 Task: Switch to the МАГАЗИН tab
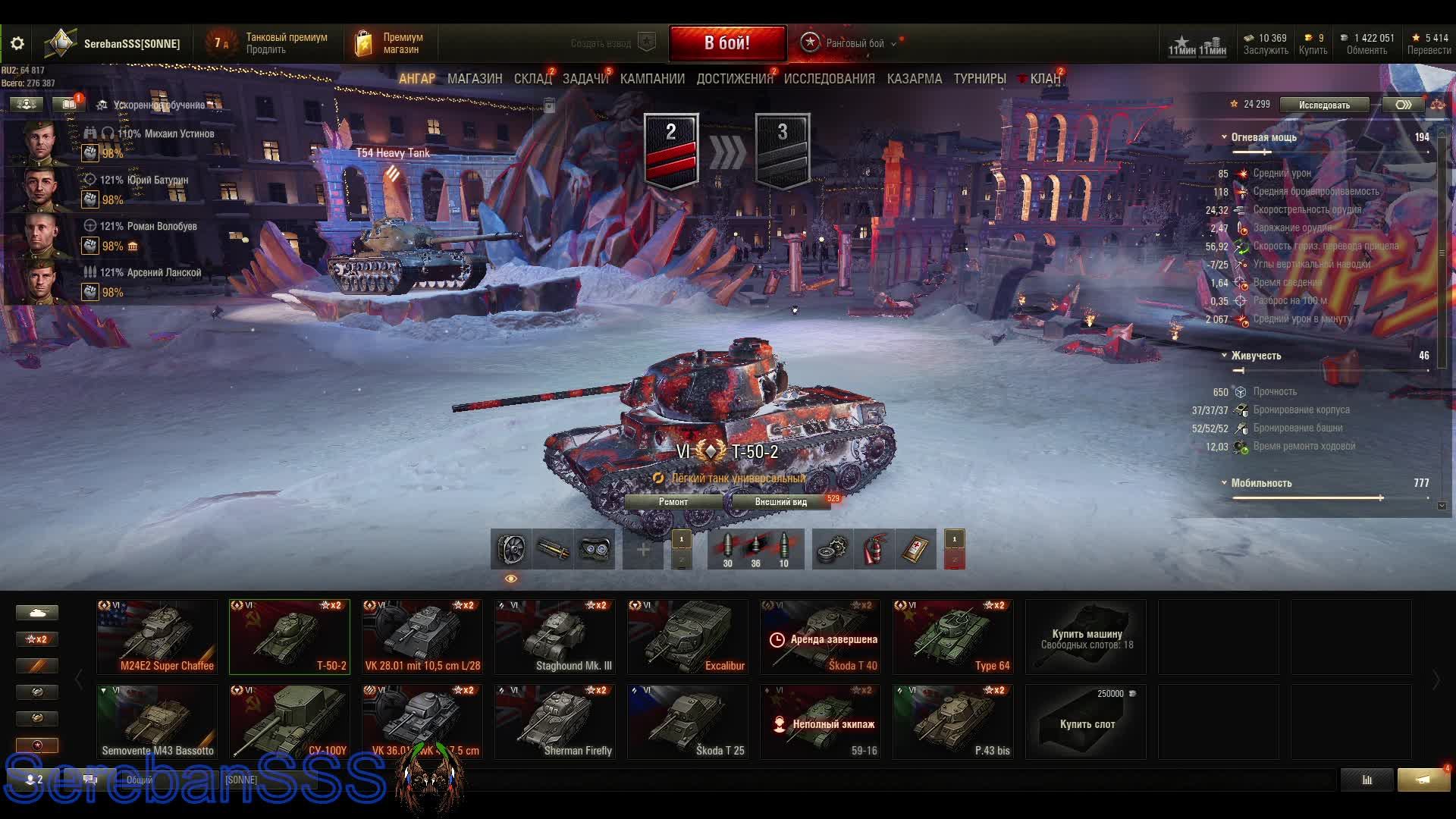pyautogui.click(x=475, y=79)
